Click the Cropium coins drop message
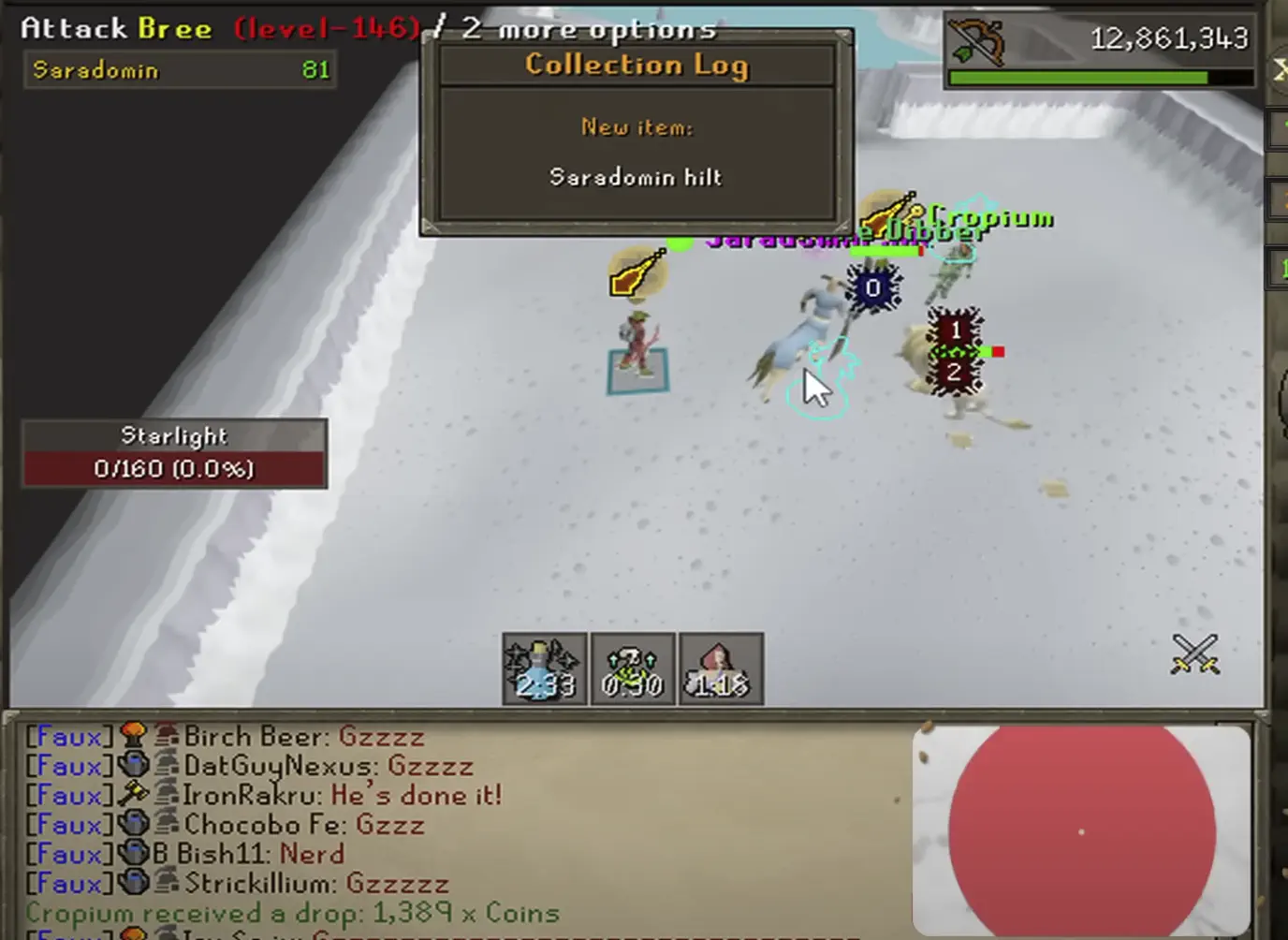1288x940 pixels. point(292,913)
